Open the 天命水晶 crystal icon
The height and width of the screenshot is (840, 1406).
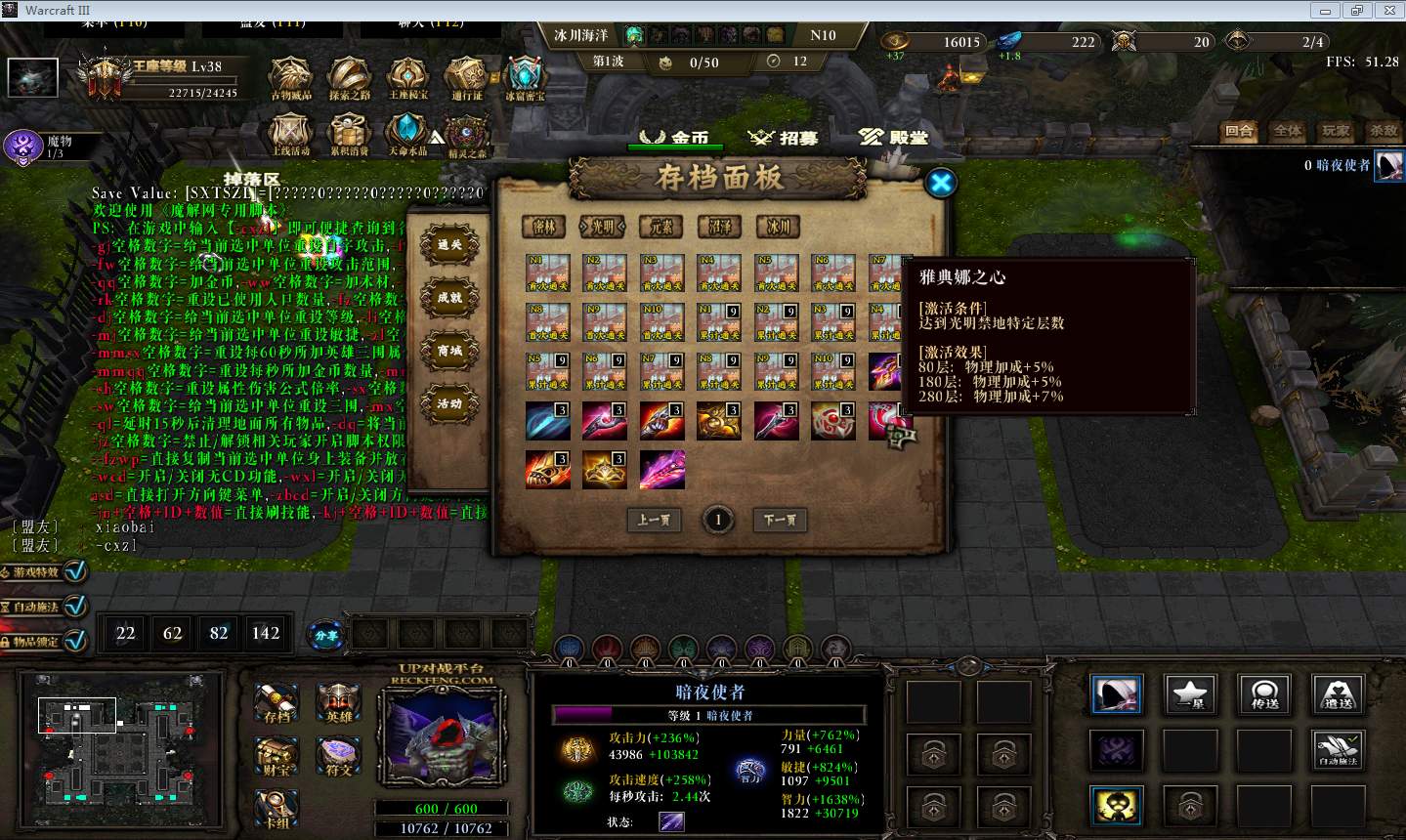pyautogui.click(x=407, y=135)
